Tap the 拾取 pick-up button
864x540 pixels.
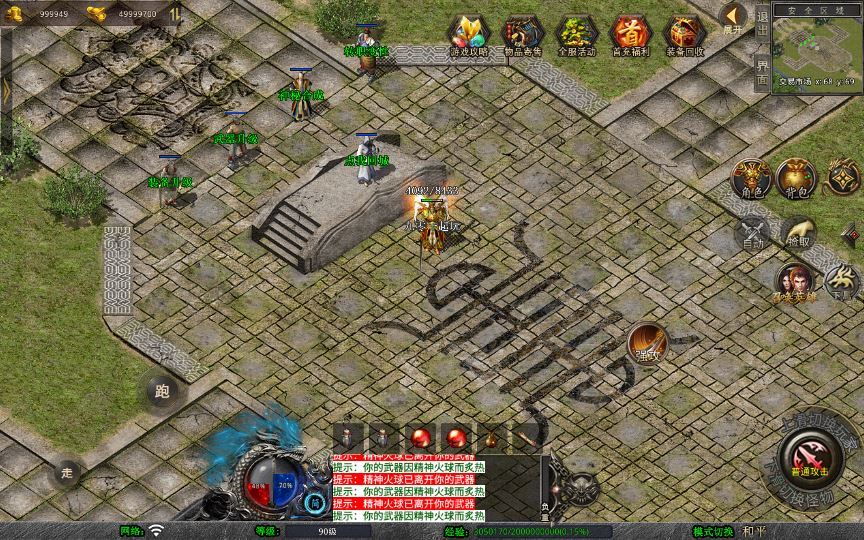coord(798,233)
